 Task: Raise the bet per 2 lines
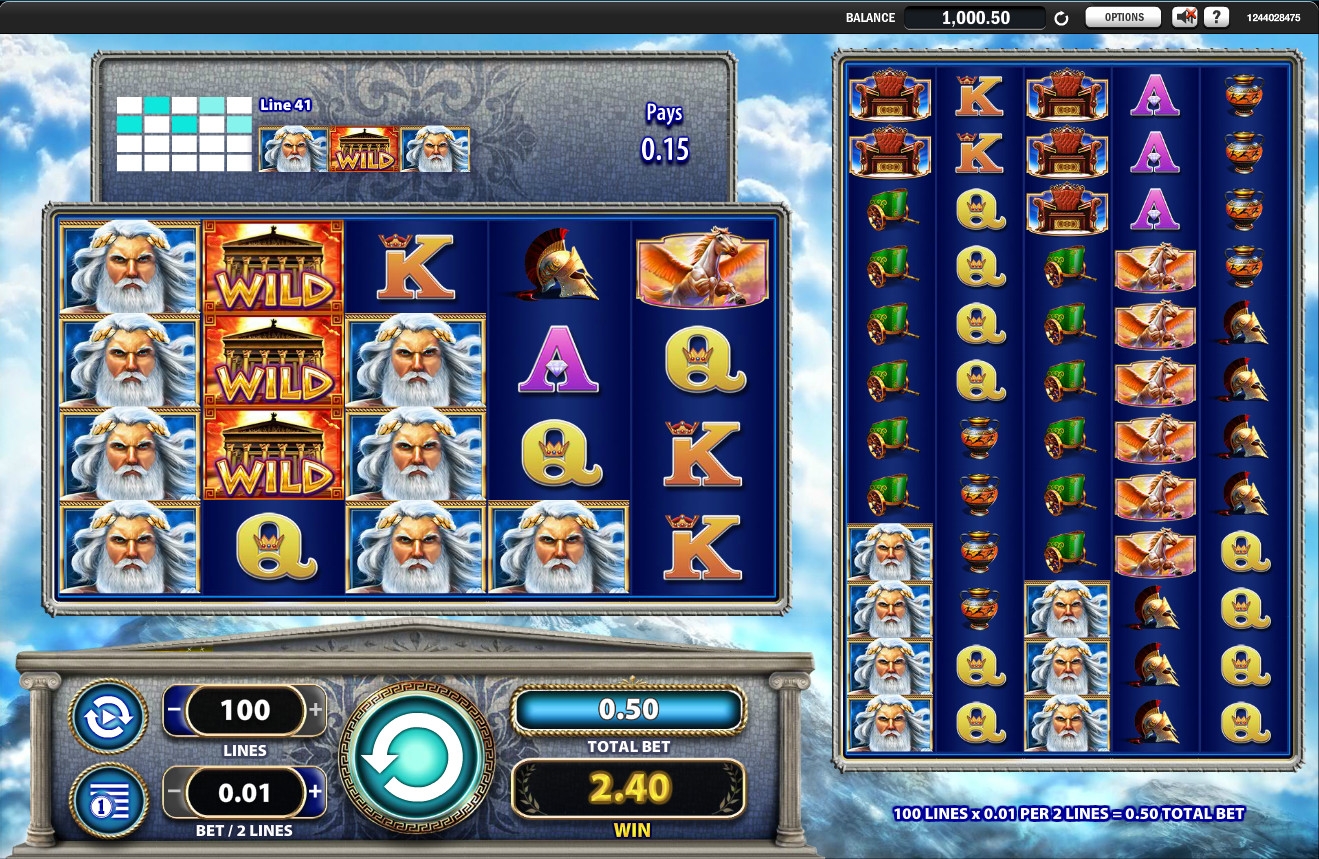click(x=317, y=793)
